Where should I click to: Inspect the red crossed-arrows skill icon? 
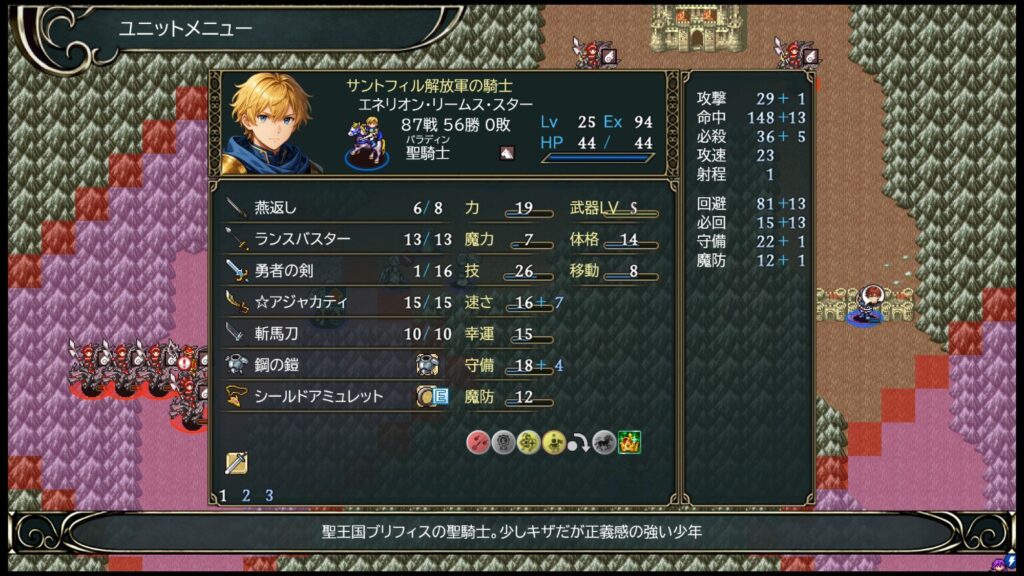click(478, 442)
